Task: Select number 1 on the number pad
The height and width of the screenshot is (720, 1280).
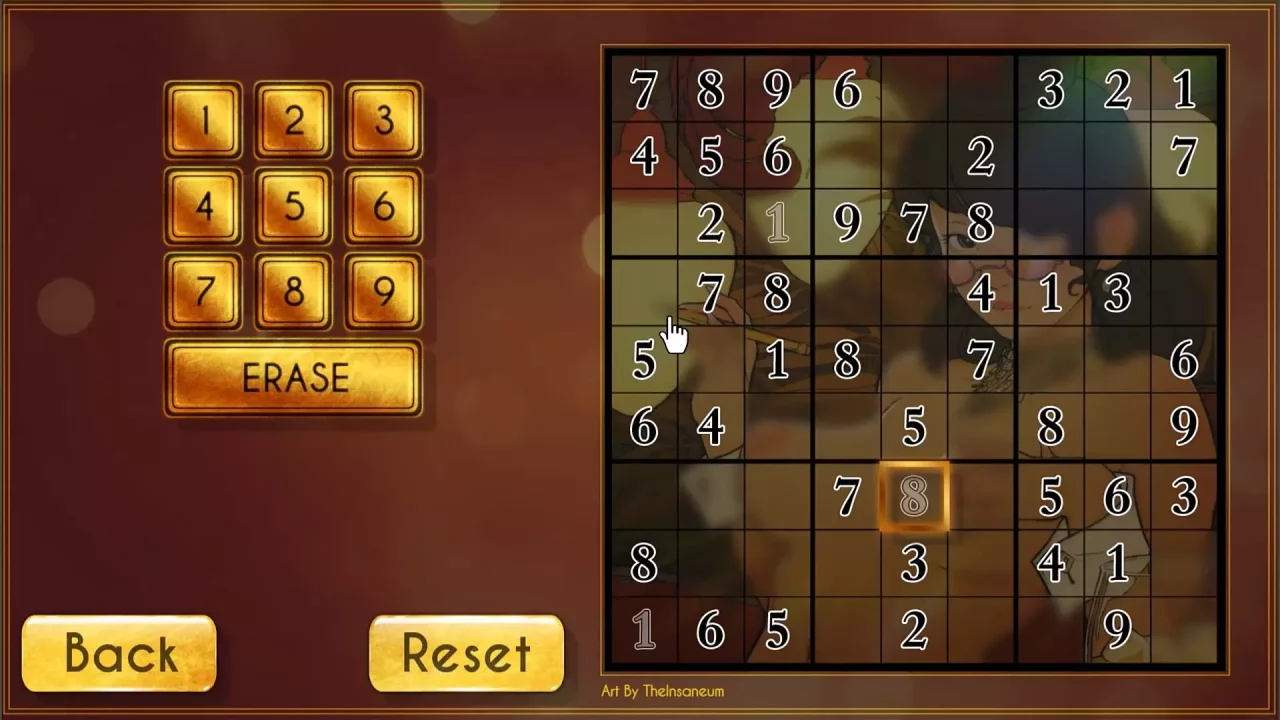Action: click(203, 121)
